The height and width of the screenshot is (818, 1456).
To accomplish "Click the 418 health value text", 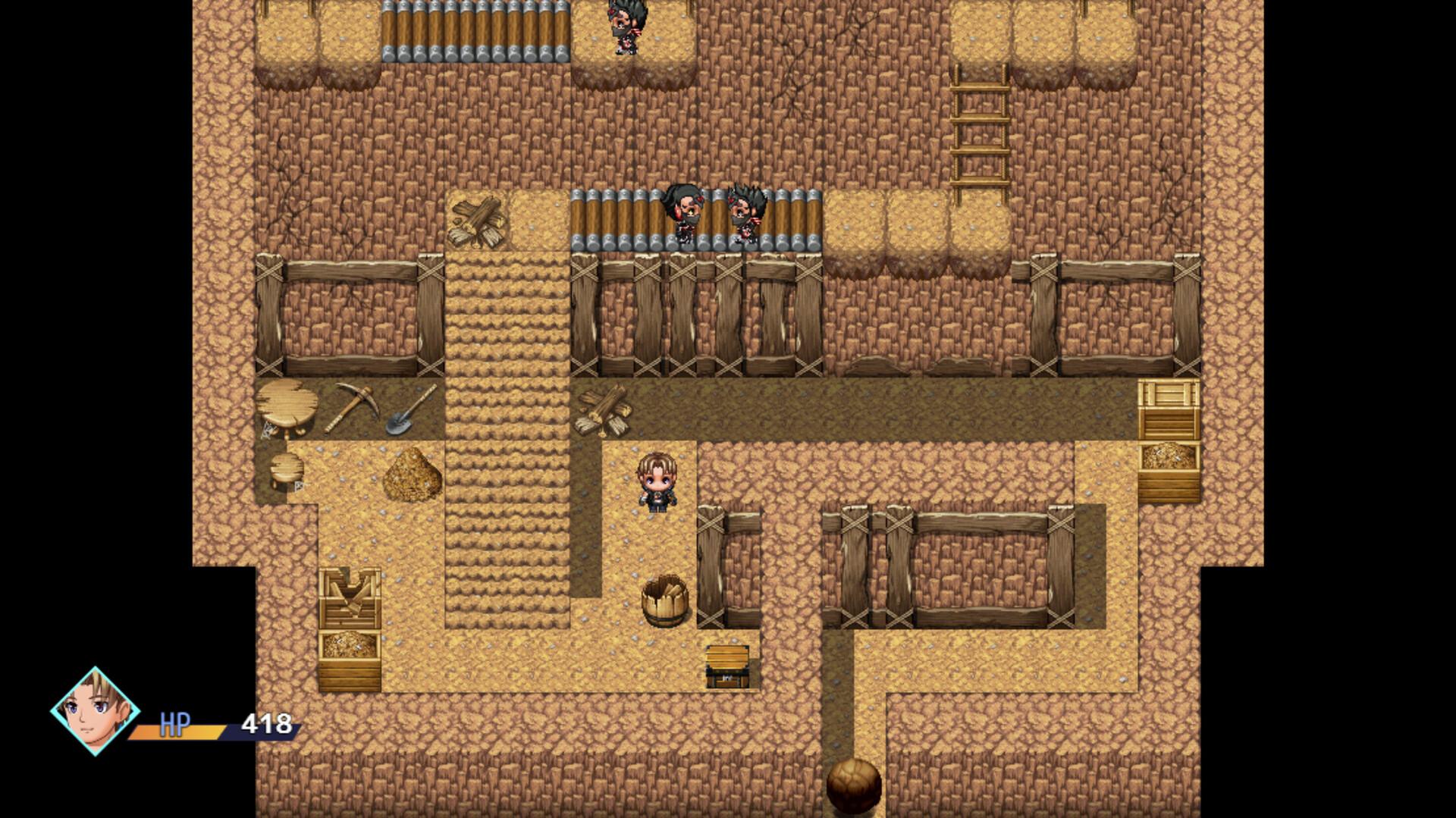I will (267, 722).
